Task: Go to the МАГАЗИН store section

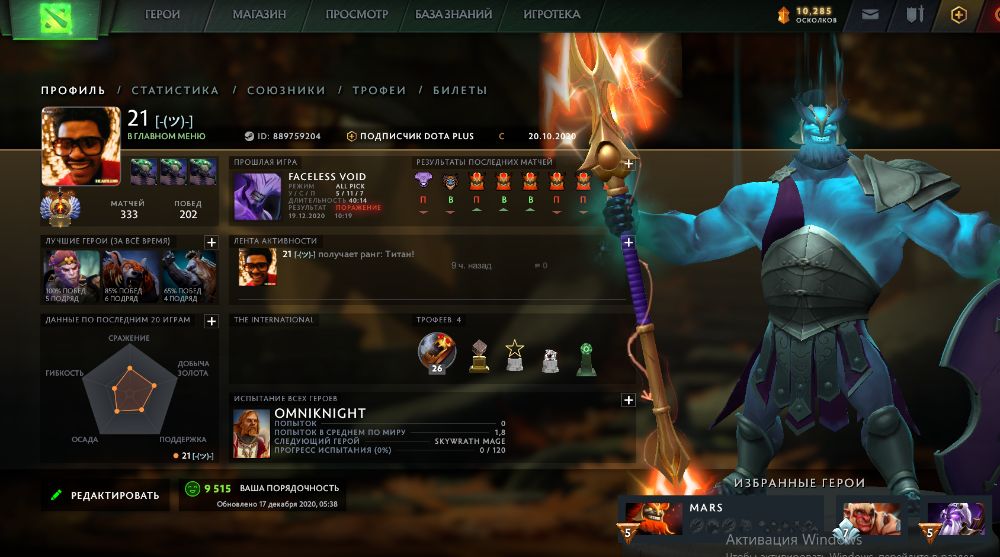Action: click(x=259, y=15)
